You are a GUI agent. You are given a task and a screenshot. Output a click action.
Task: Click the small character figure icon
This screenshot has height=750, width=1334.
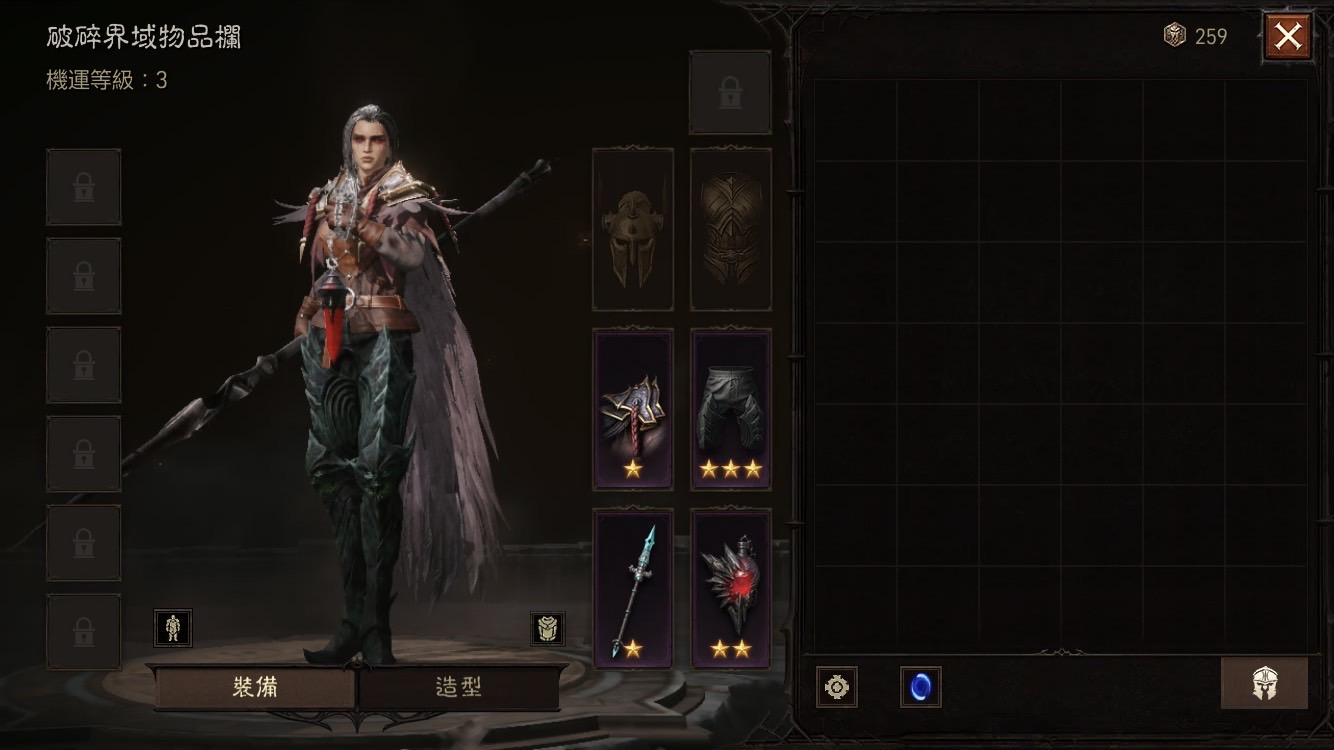[x=173, y=628]
